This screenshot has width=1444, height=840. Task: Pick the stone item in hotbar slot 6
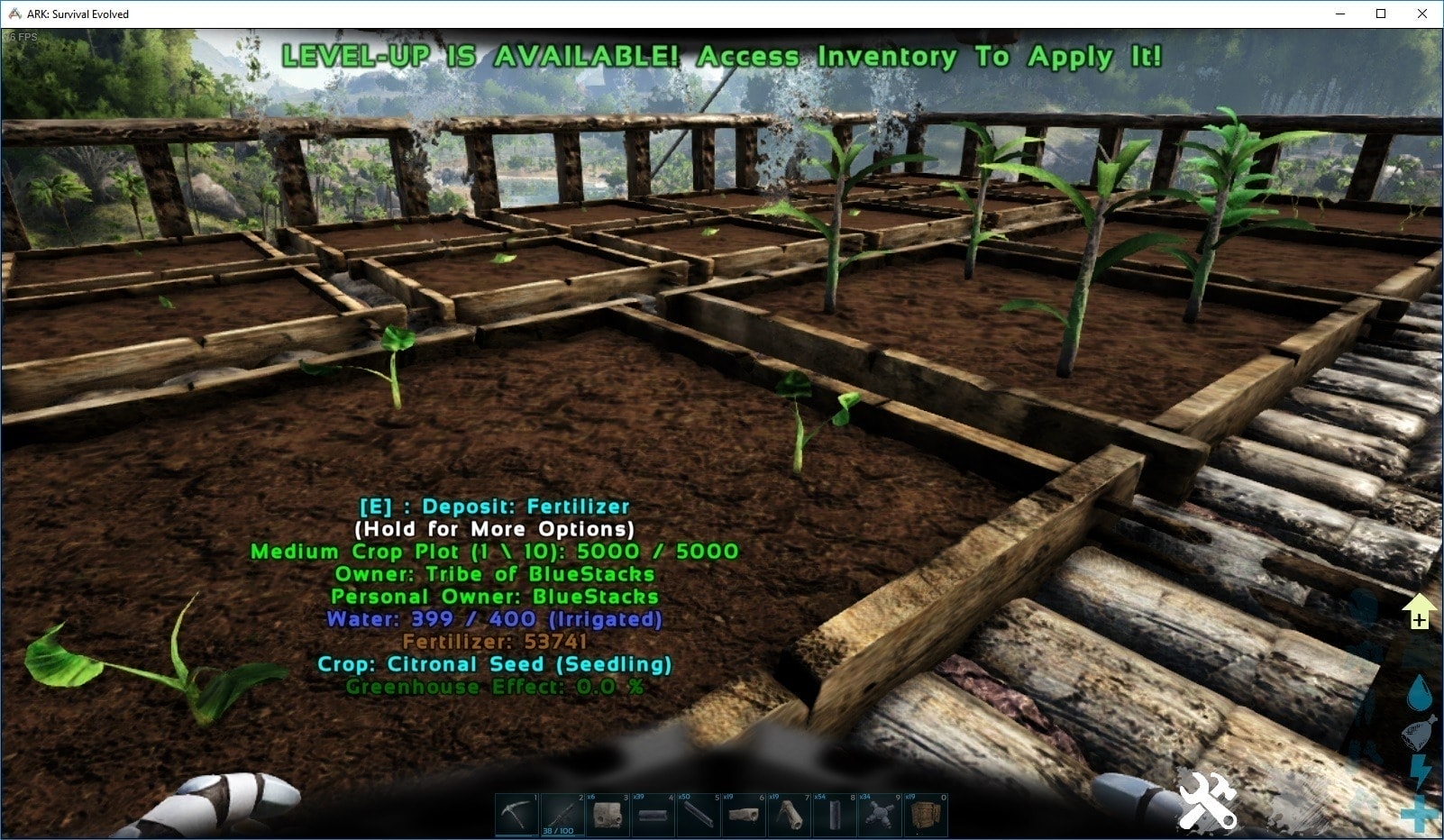click(744, 815)
